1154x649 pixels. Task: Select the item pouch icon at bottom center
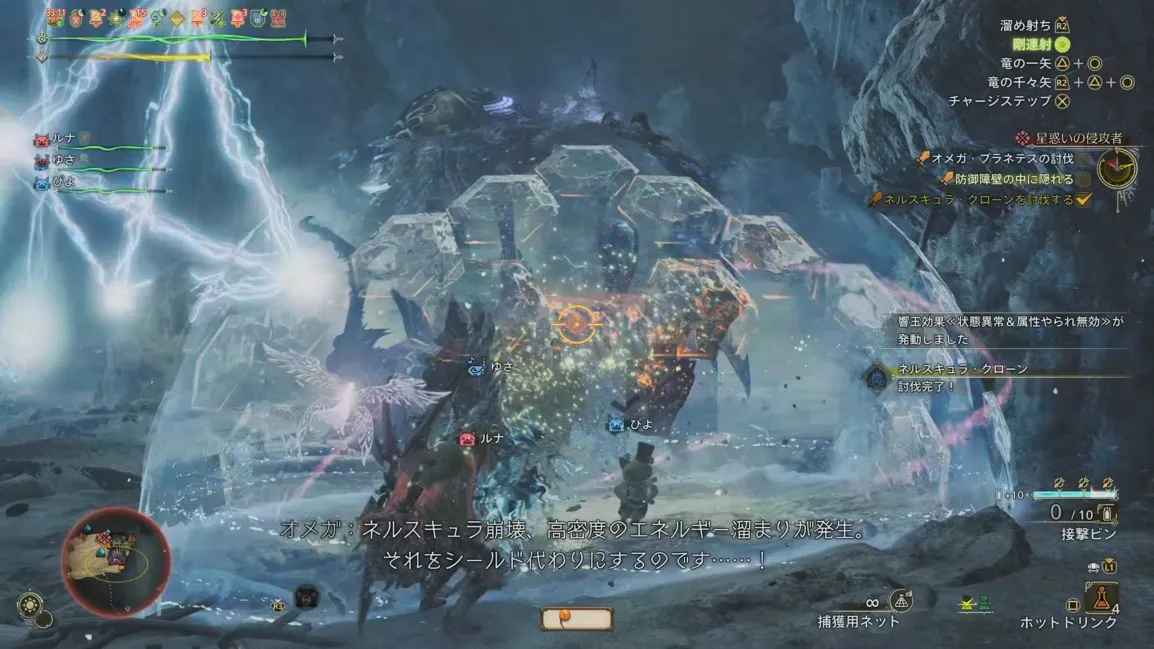tap(576, 618)
